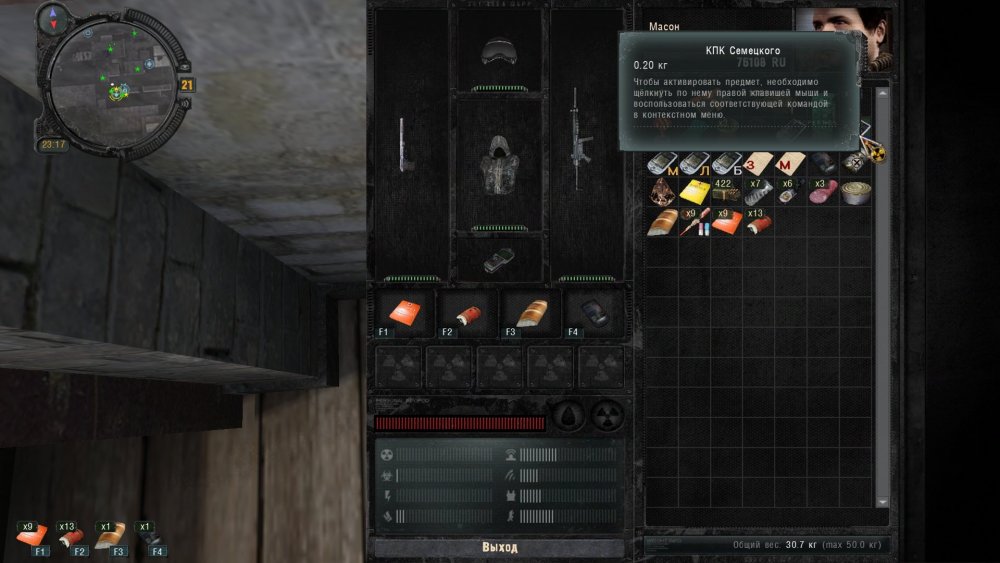Select the 422 ammo box stack
The width and height of the screenshot is (1000, 563).
coord(726,191)
